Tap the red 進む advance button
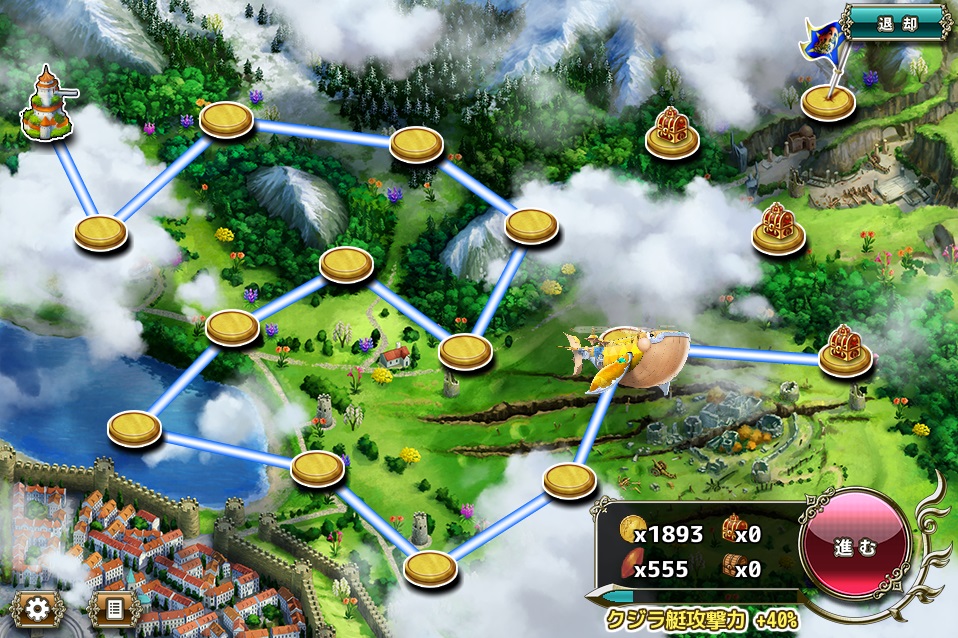The image size is (958, 638). [x=855, y=546]
